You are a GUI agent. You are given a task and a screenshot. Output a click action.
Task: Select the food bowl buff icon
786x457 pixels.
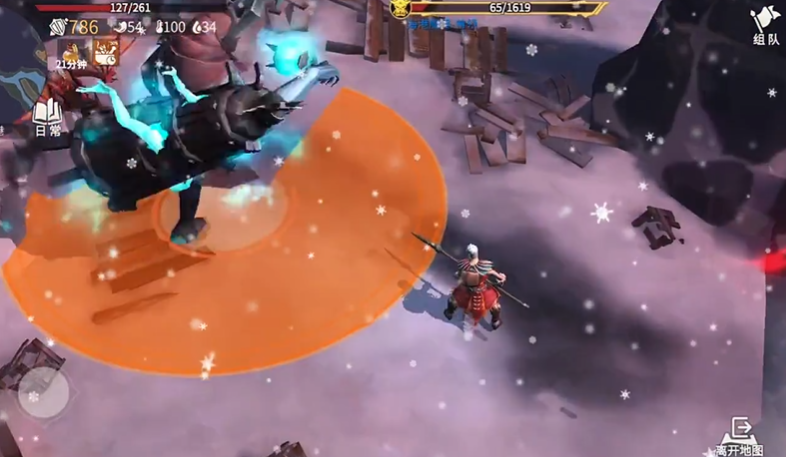[x=105, y=52]
